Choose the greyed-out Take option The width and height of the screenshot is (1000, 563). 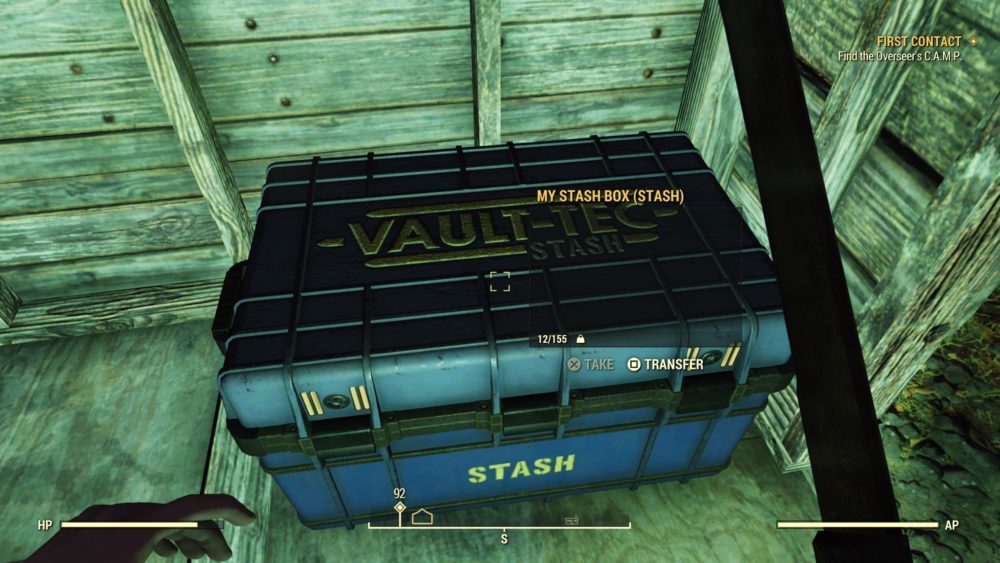(x=591, y=365)
